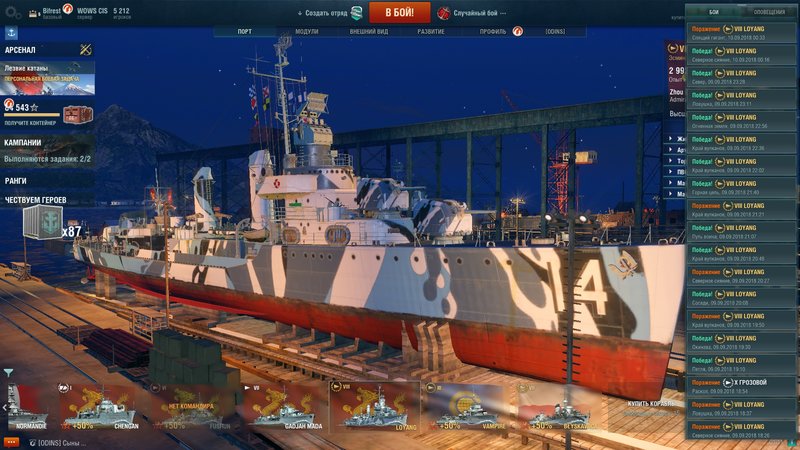Show the Профиль tab
Screen dimensions: 800x450
point(492,31)
